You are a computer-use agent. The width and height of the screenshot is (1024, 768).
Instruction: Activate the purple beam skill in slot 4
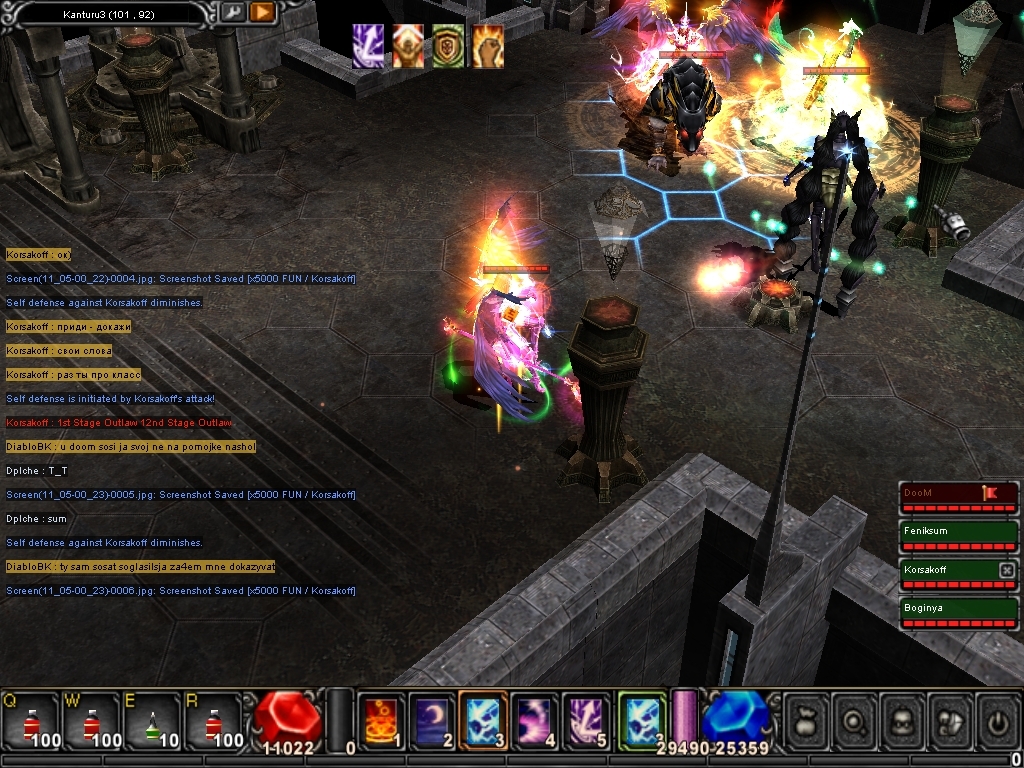(536, 720)
